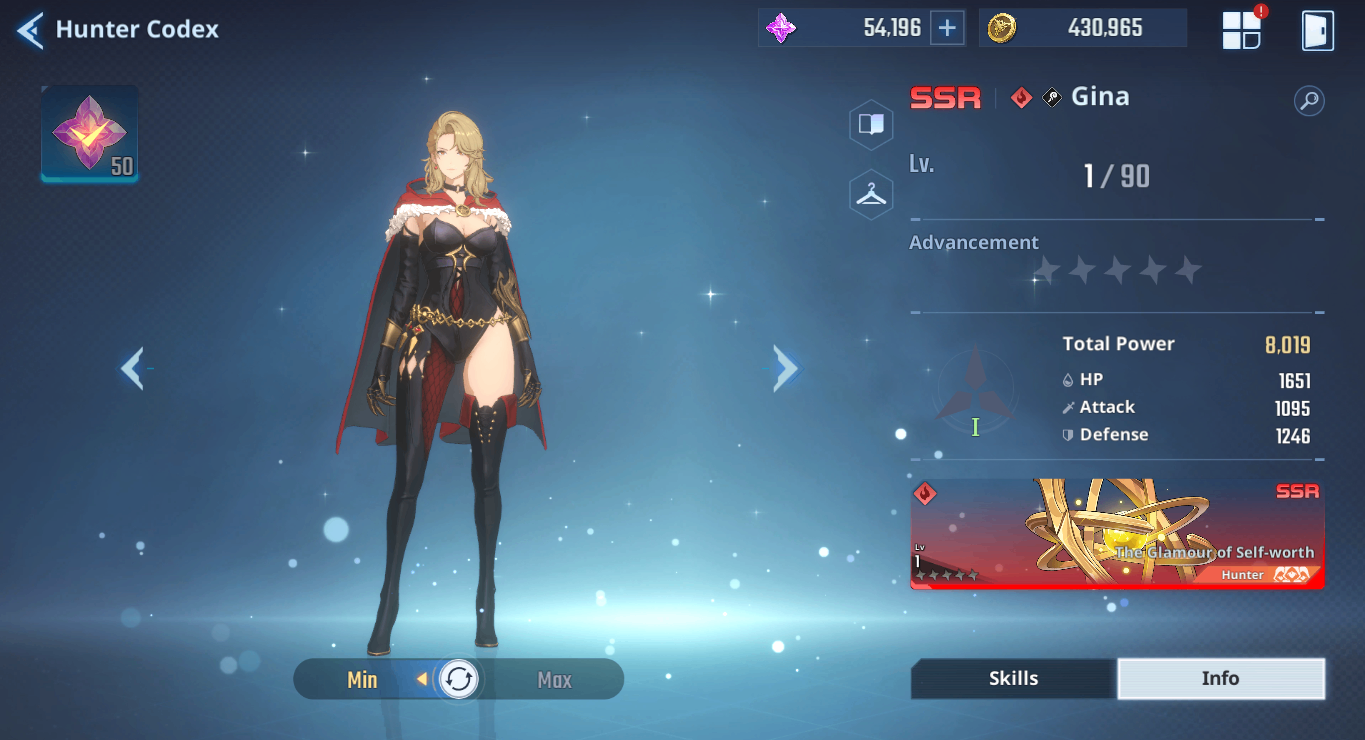Open the book icon beside Gina

click(871, 124)
